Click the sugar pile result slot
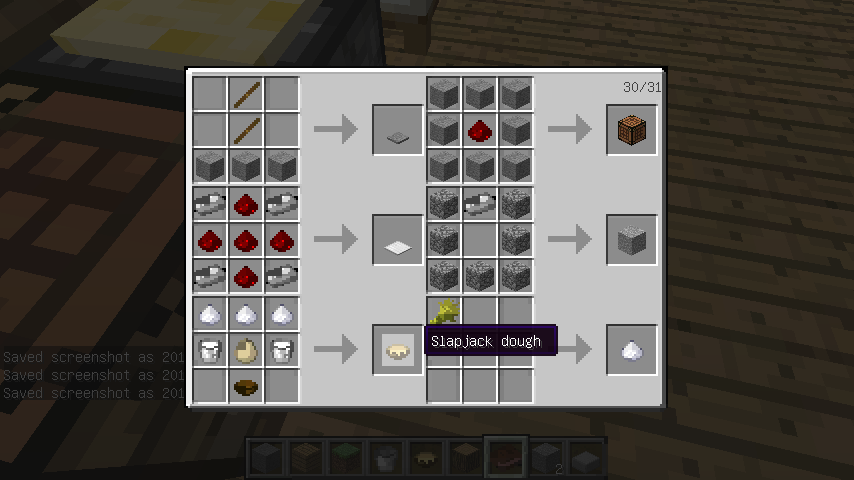The width and height of the screenshot is (854, 480). click(632, 350)
